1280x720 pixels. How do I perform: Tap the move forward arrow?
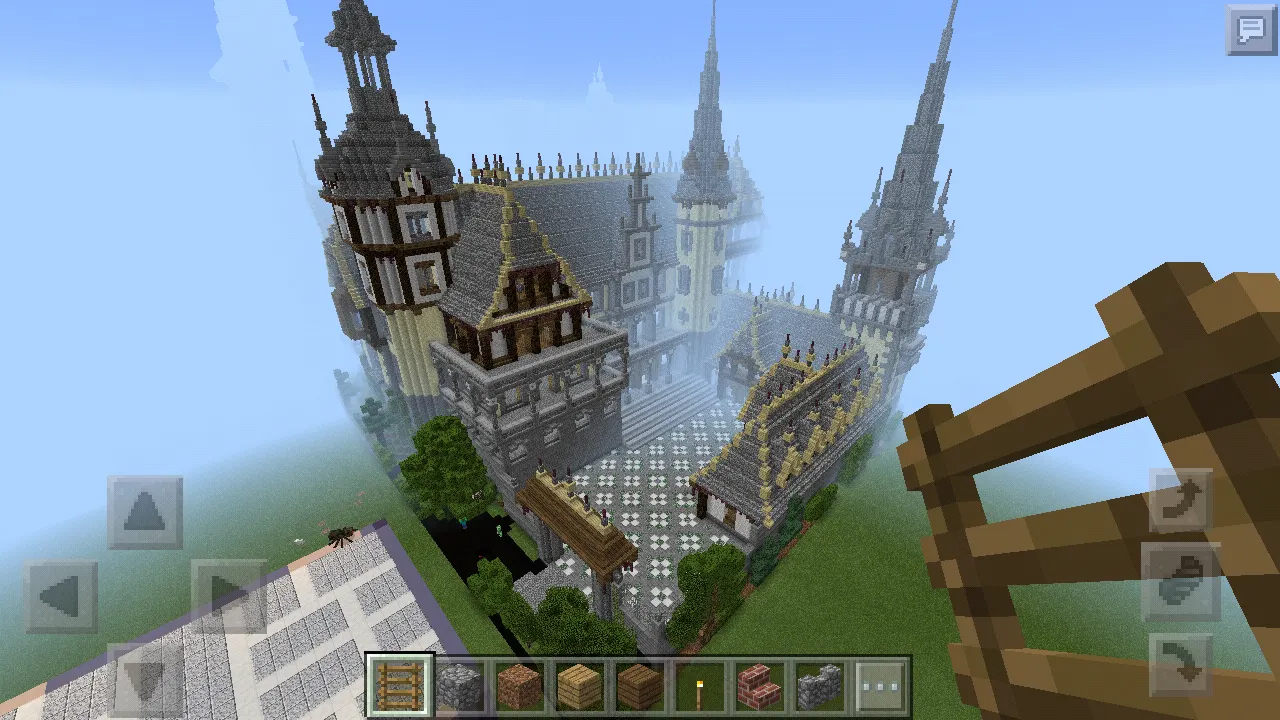145,512
